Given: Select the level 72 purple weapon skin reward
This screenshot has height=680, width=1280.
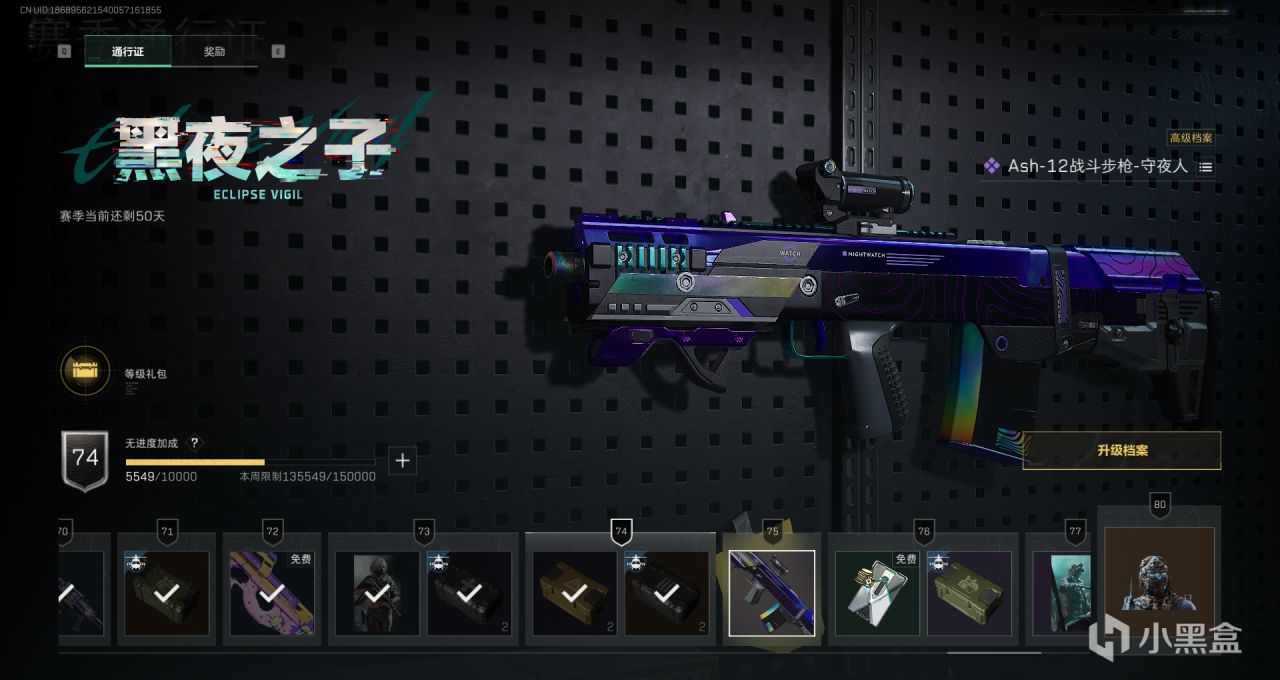Looking at the screenshot, I should point(271,593).
